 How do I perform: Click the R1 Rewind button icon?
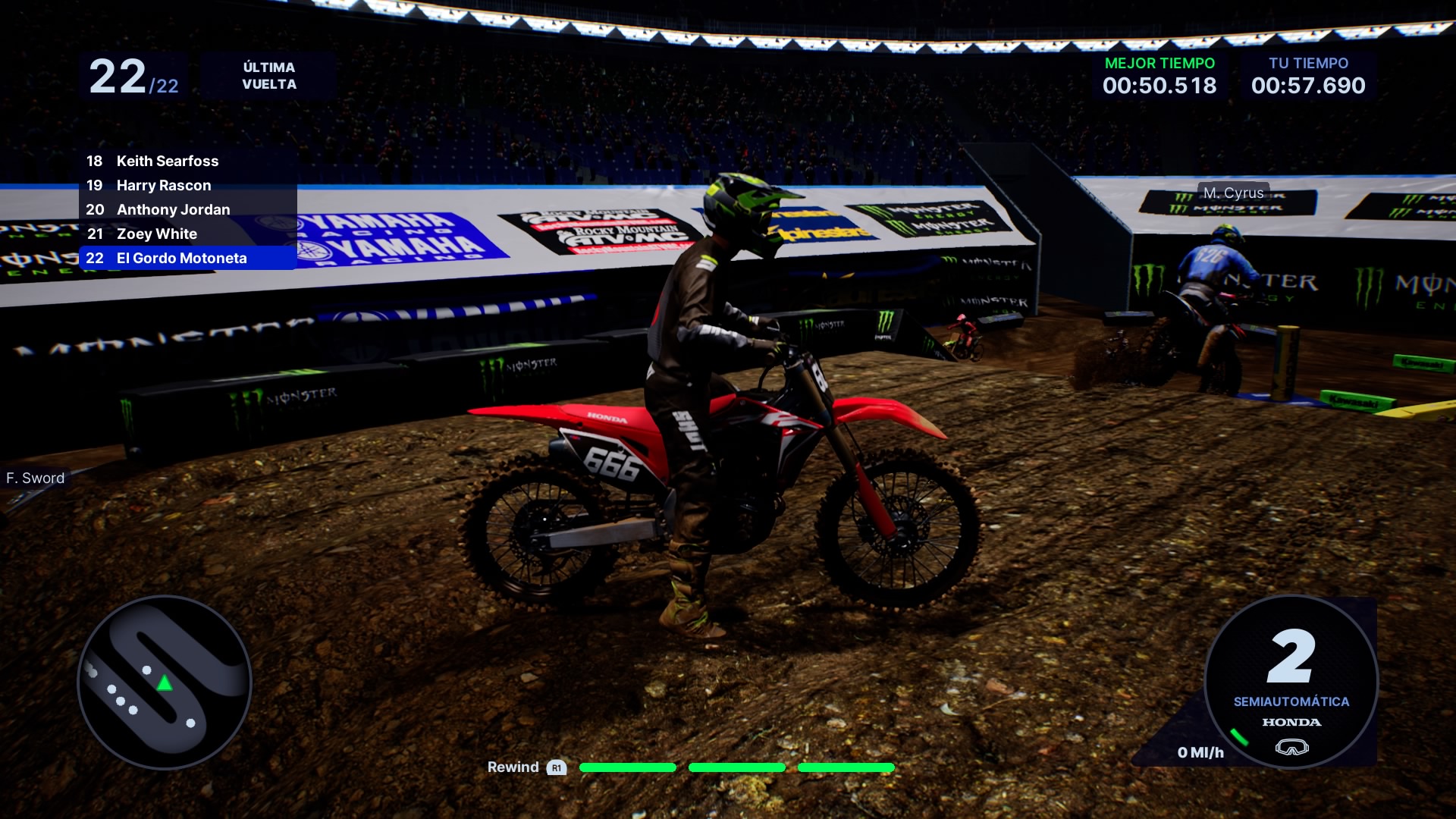click(556, 767)
